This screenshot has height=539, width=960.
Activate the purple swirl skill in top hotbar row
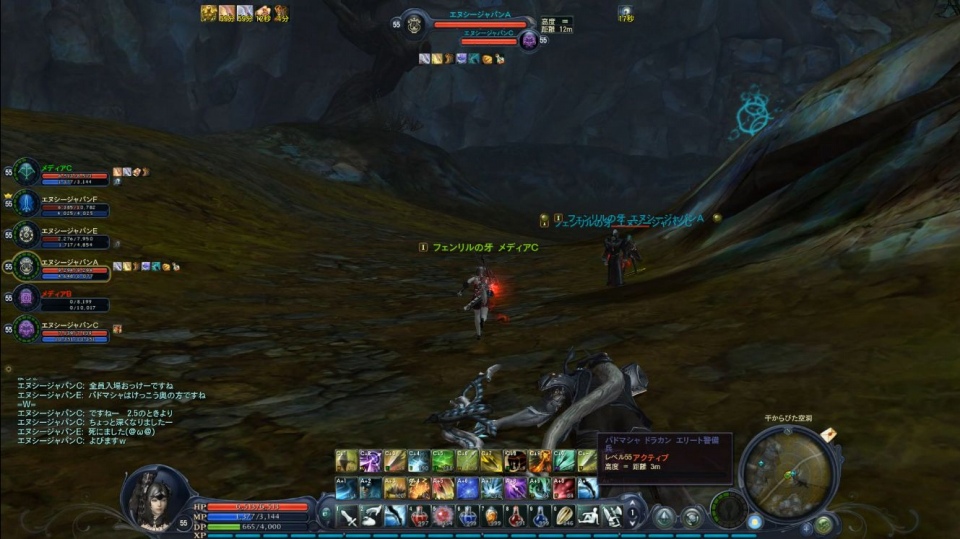pyautogui.click(x=370, y=461)
